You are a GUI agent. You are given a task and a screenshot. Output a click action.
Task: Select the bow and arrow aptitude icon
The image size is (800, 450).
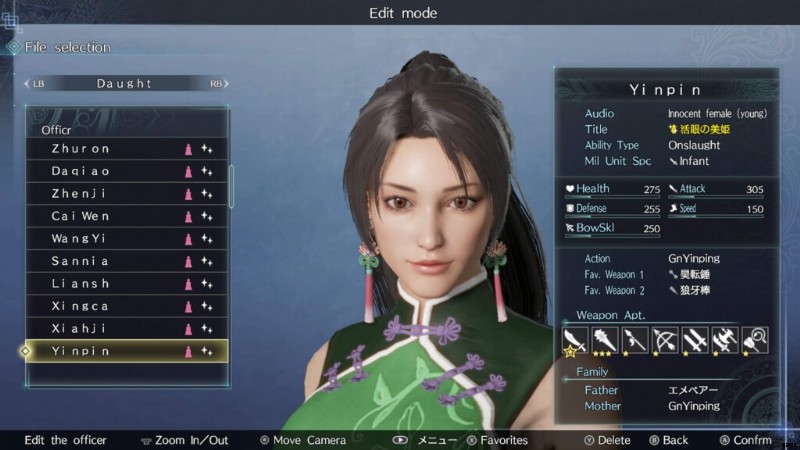[x=662, y=340]
